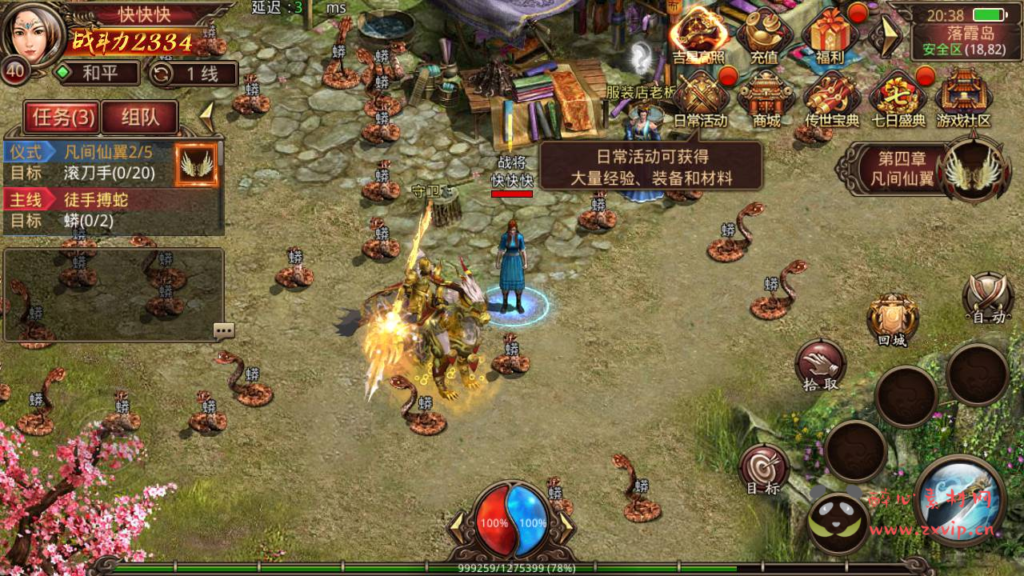Screen dimensions: 1024x576
Task: Open the 组队 team tab
Action: (x=139, y=117)
